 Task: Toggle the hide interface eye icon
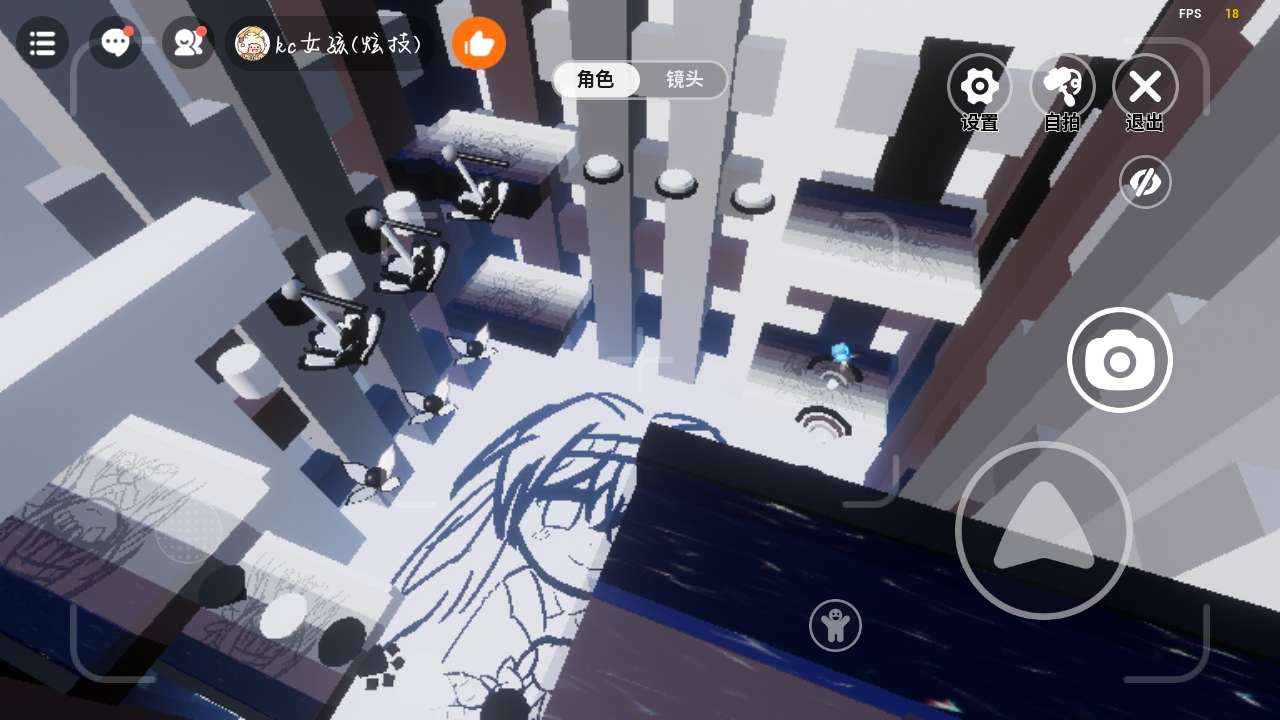coord(1144,183)
